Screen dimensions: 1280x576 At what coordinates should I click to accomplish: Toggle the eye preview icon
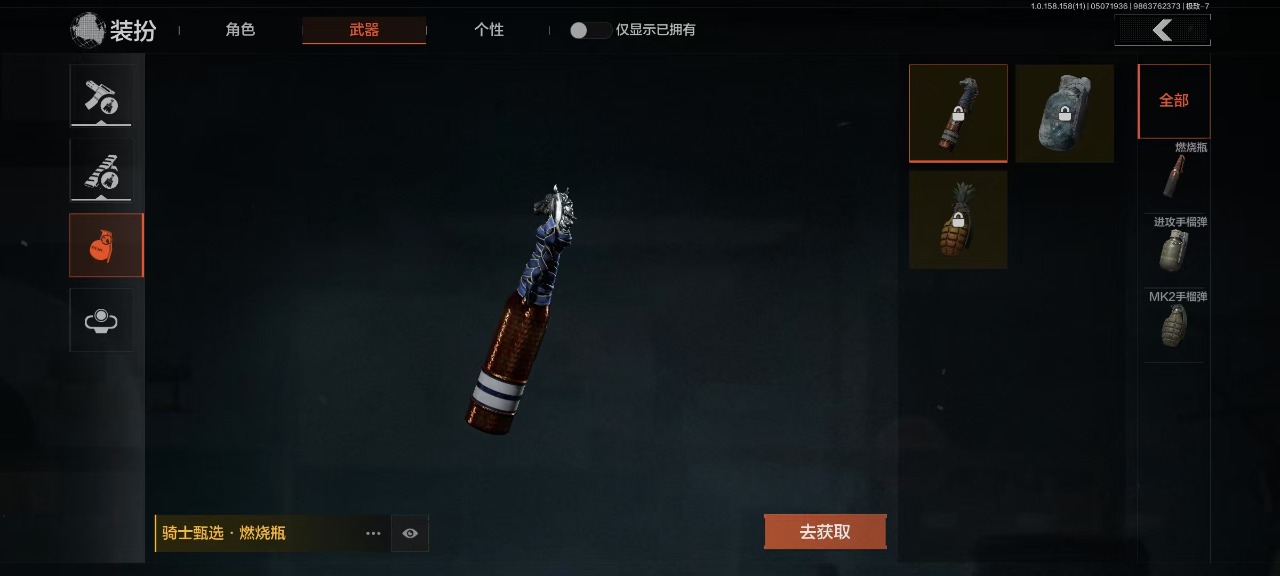point(410,533)
